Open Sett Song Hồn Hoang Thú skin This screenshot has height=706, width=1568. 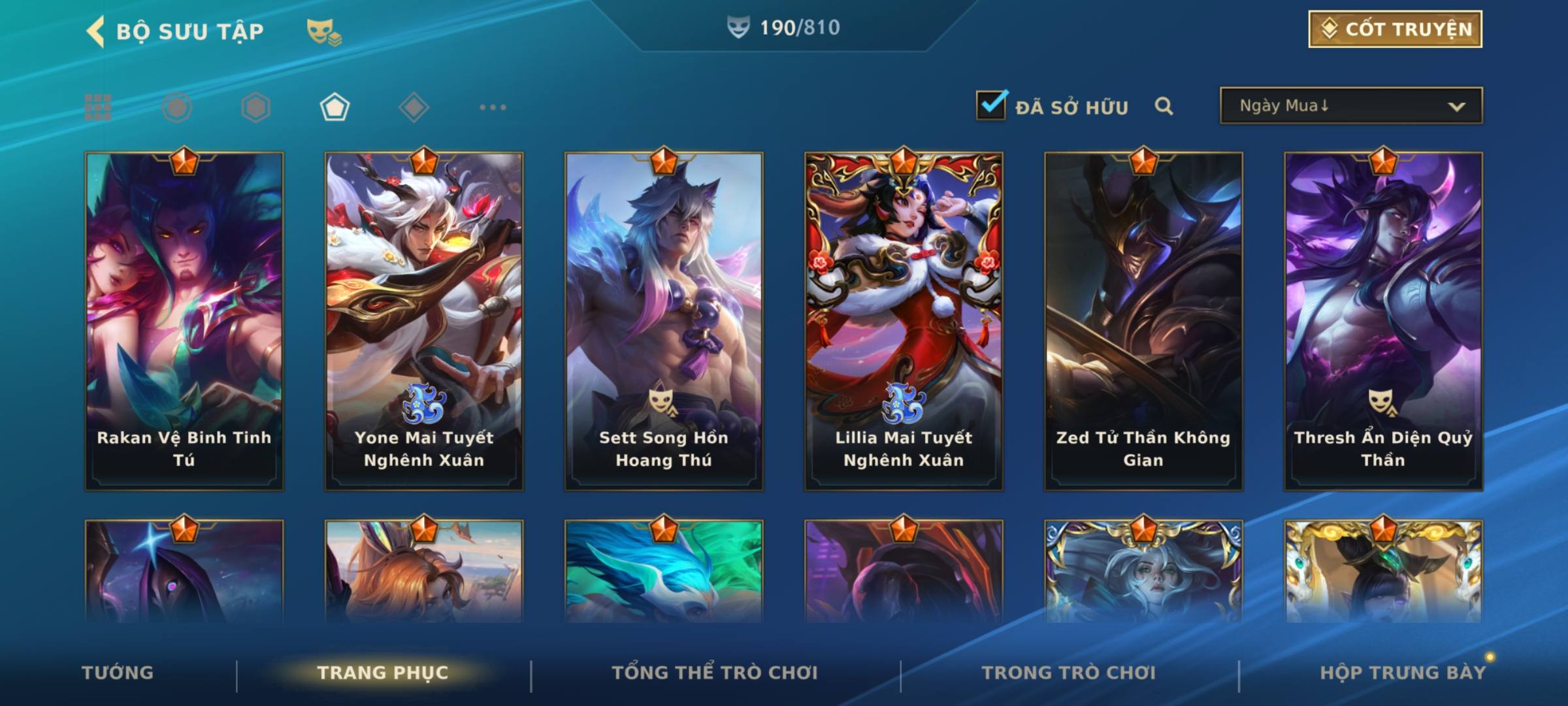[664, 321]
